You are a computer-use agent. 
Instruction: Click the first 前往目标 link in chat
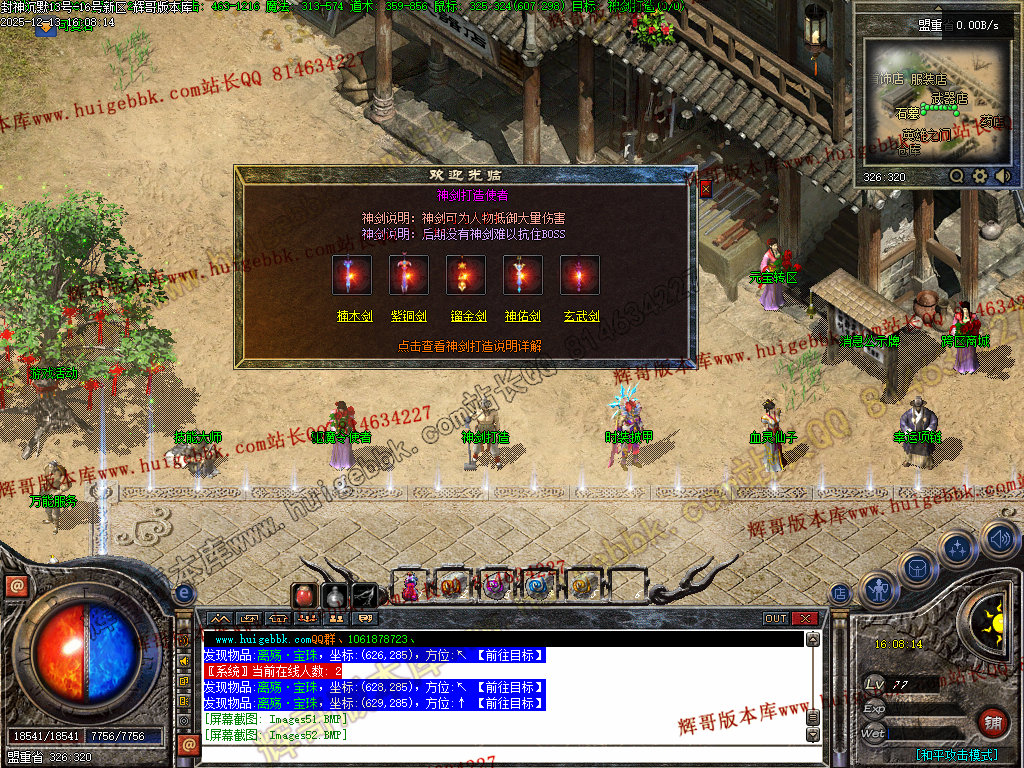point(509,656)
